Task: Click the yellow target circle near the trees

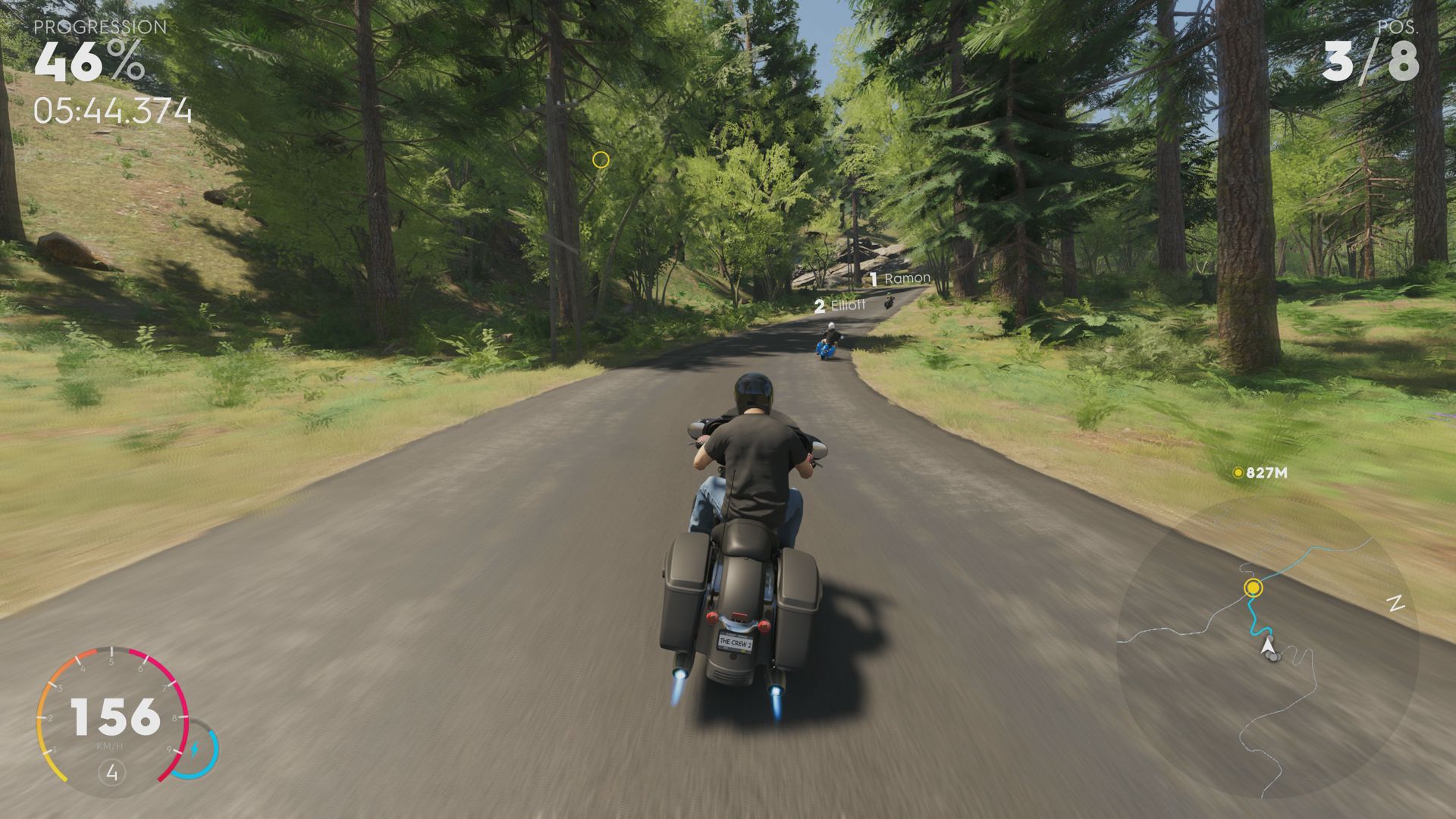Action: [x=600, y=158]
